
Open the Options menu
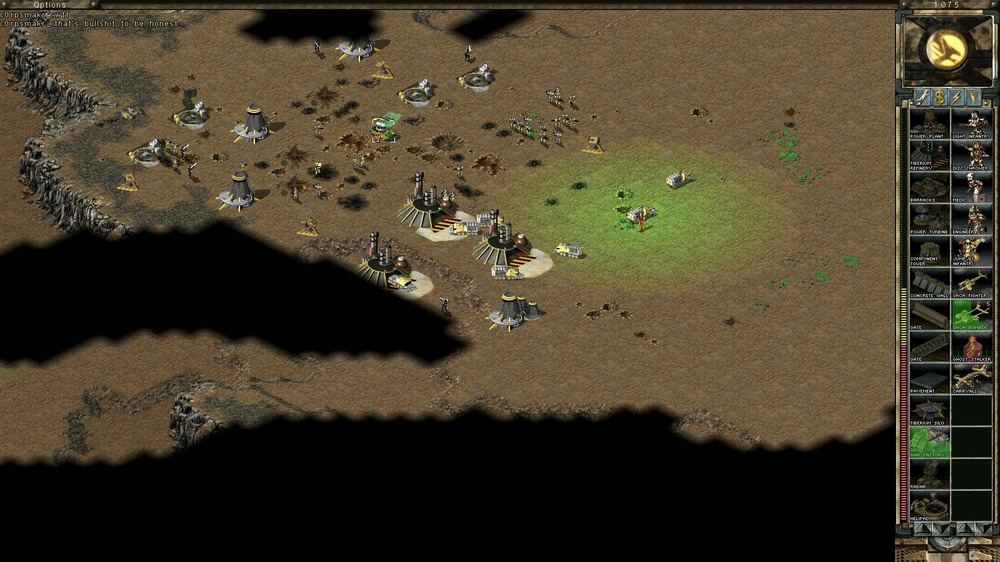pos(50,5)
